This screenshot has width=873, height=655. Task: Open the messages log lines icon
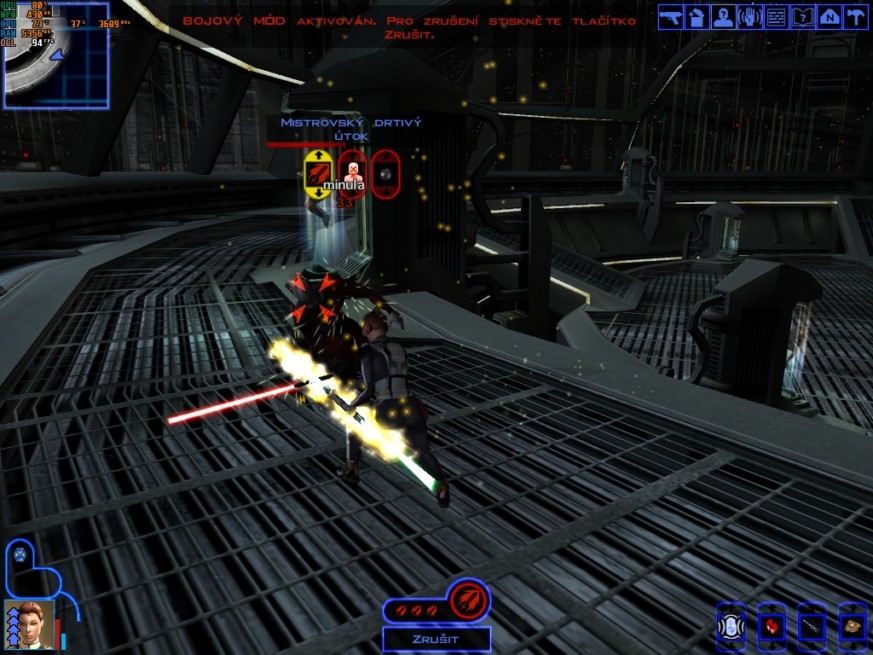(776, 16)
